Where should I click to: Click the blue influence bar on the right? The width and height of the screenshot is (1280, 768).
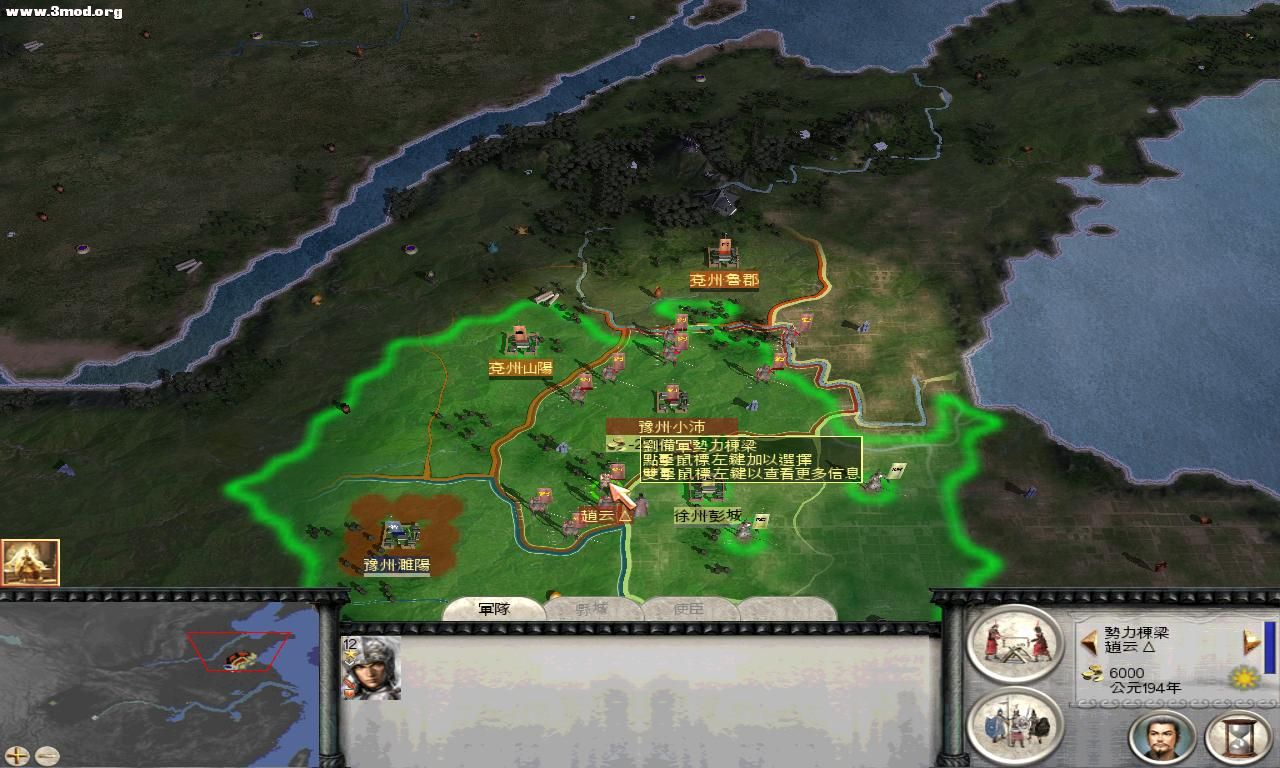[x=1272, y=645]
